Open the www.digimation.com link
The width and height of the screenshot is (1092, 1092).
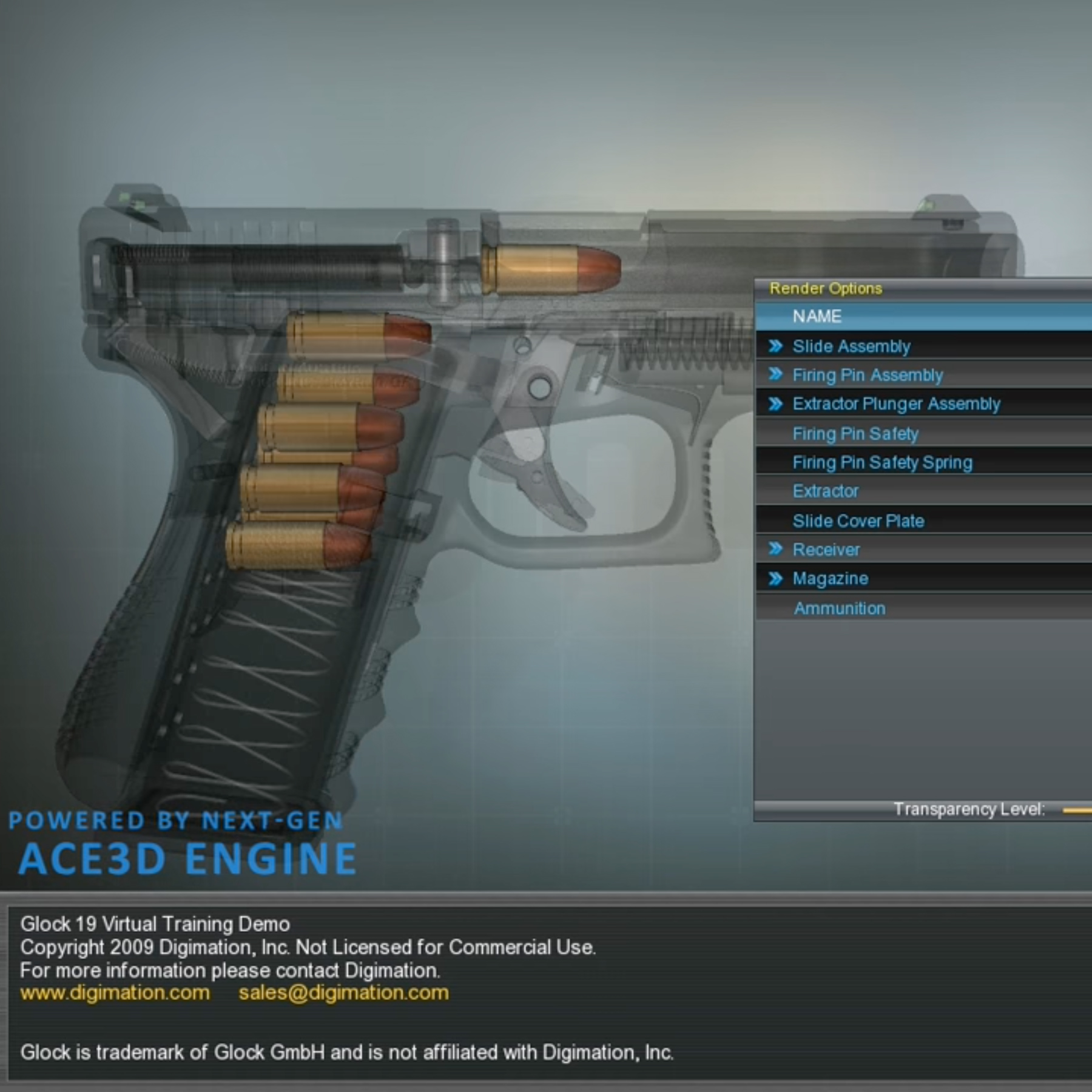(115, 993)
